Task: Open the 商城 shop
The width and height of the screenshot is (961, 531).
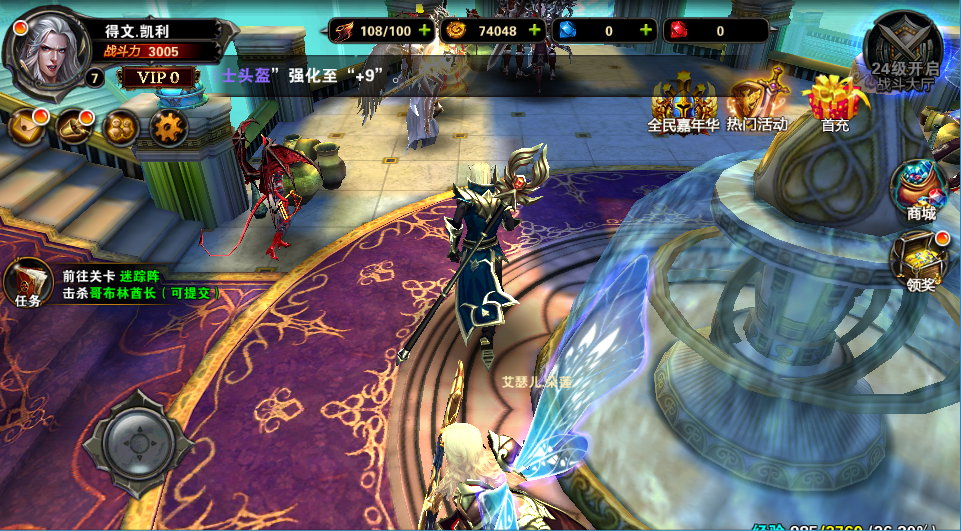Action: 921,190
